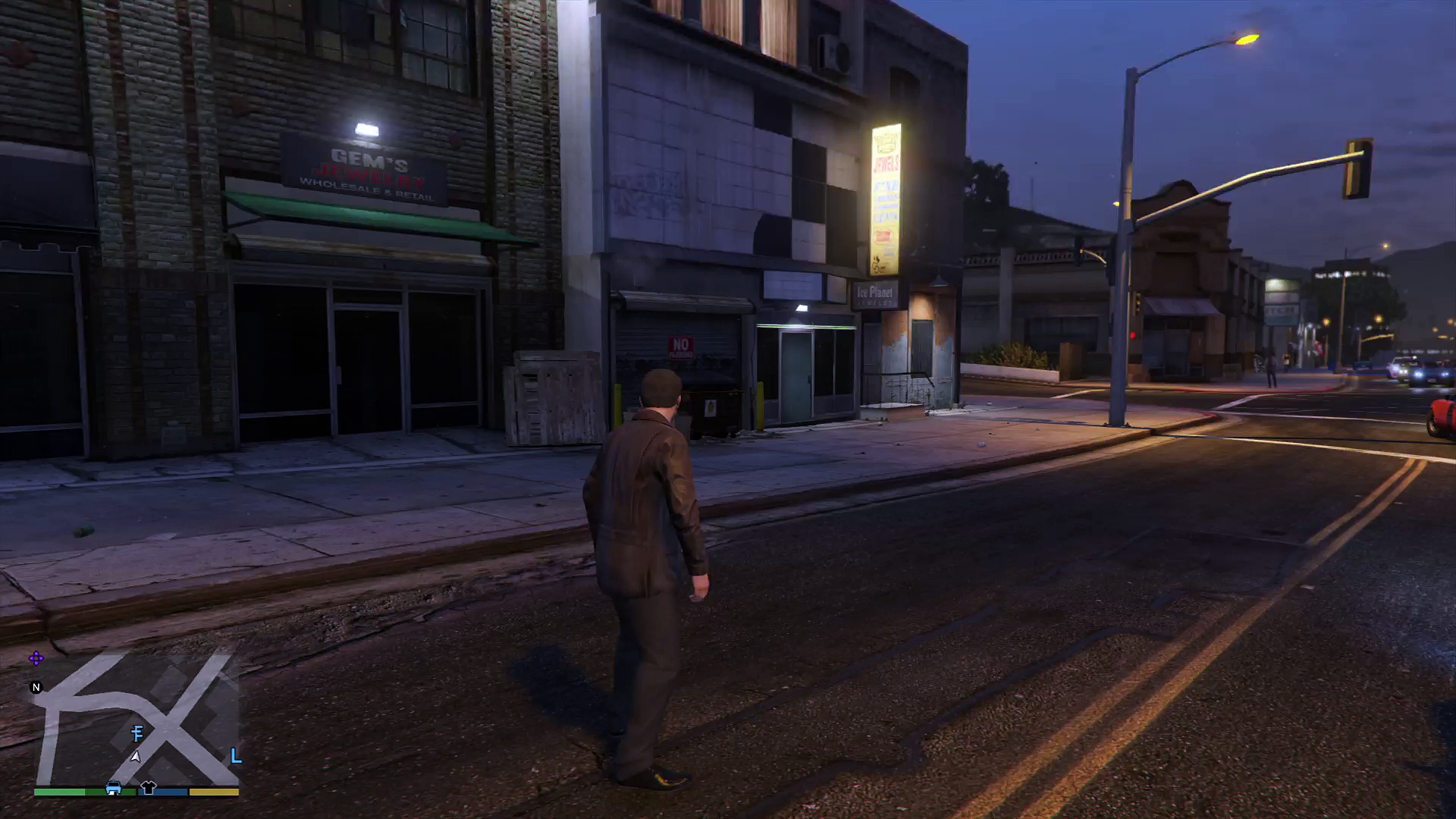Click the North compass indicator
This screenshot has width=1456, height=819.
36,687
